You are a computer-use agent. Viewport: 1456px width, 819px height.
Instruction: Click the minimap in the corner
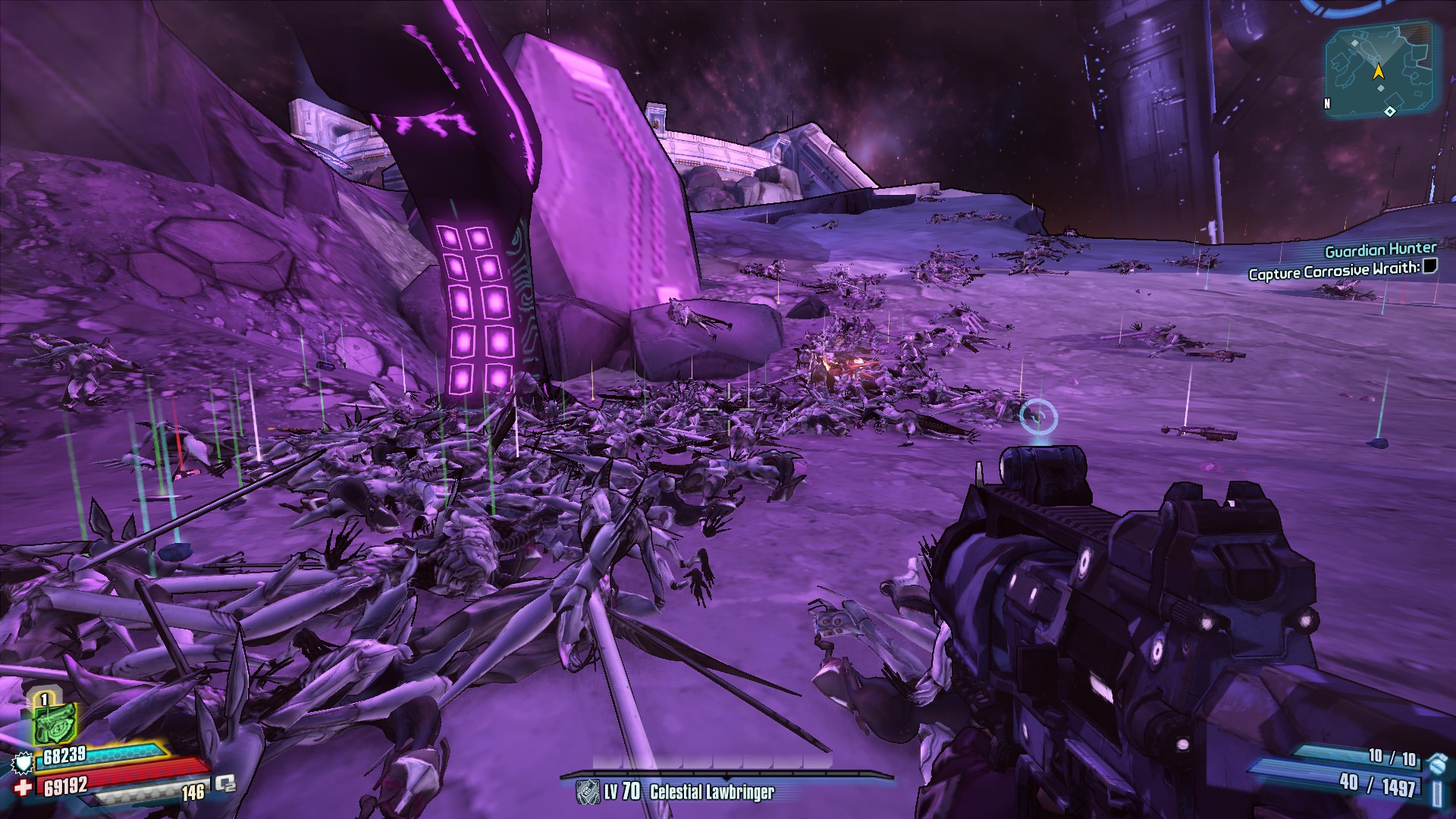tap(1378, 70)
